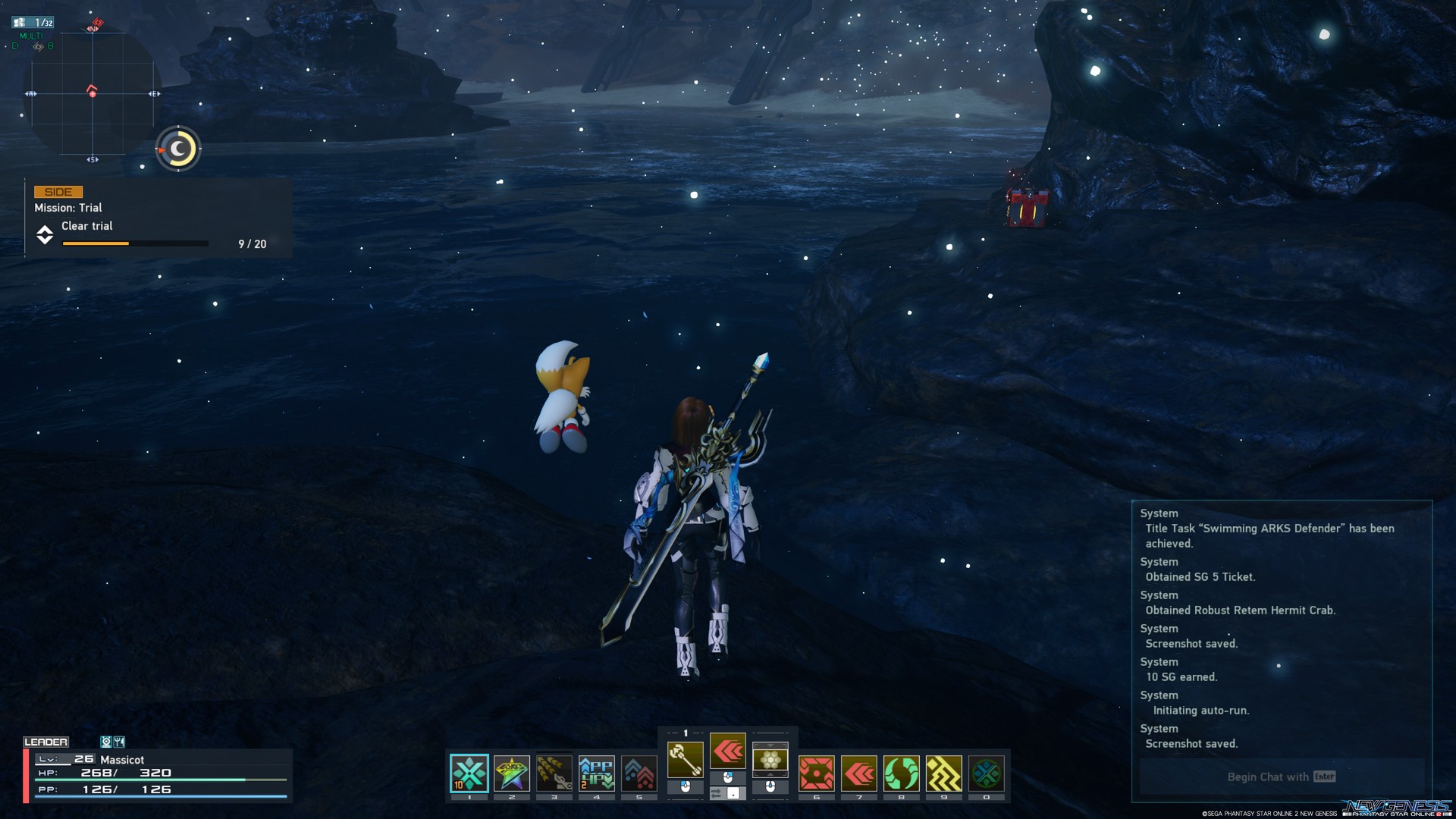Click the SIDE mission tab label
The image size is (1456, 819).
(57, 192)
